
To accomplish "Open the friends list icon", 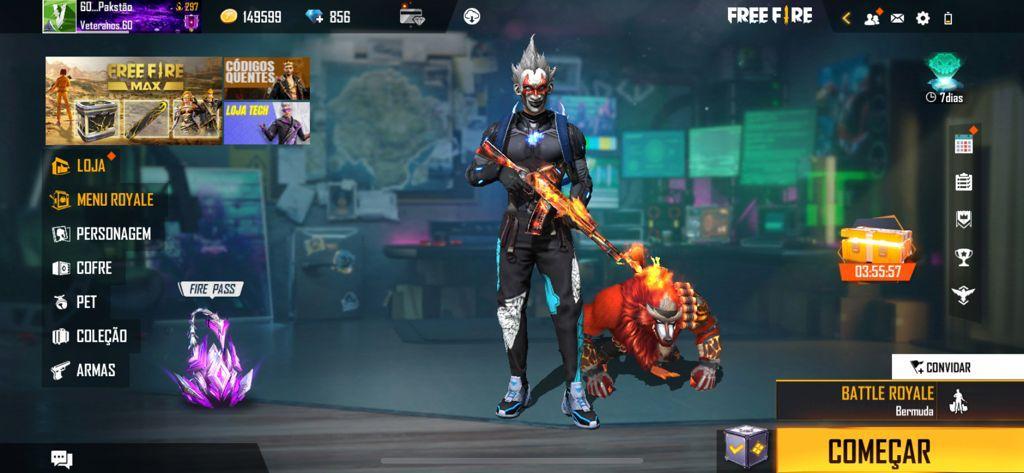I will 872,18.
